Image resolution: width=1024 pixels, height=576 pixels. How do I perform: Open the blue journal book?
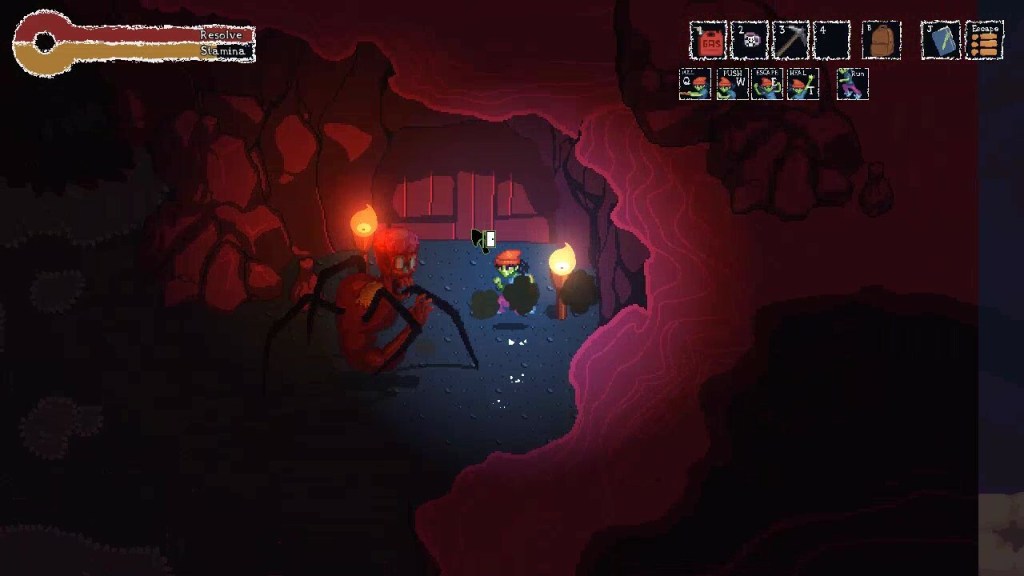pos(940,40)
